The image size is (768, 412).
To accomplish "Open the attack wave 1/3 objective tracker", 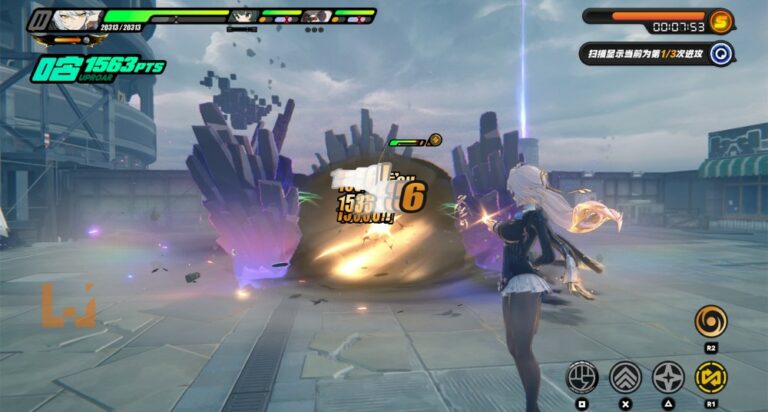I will 643,54.
